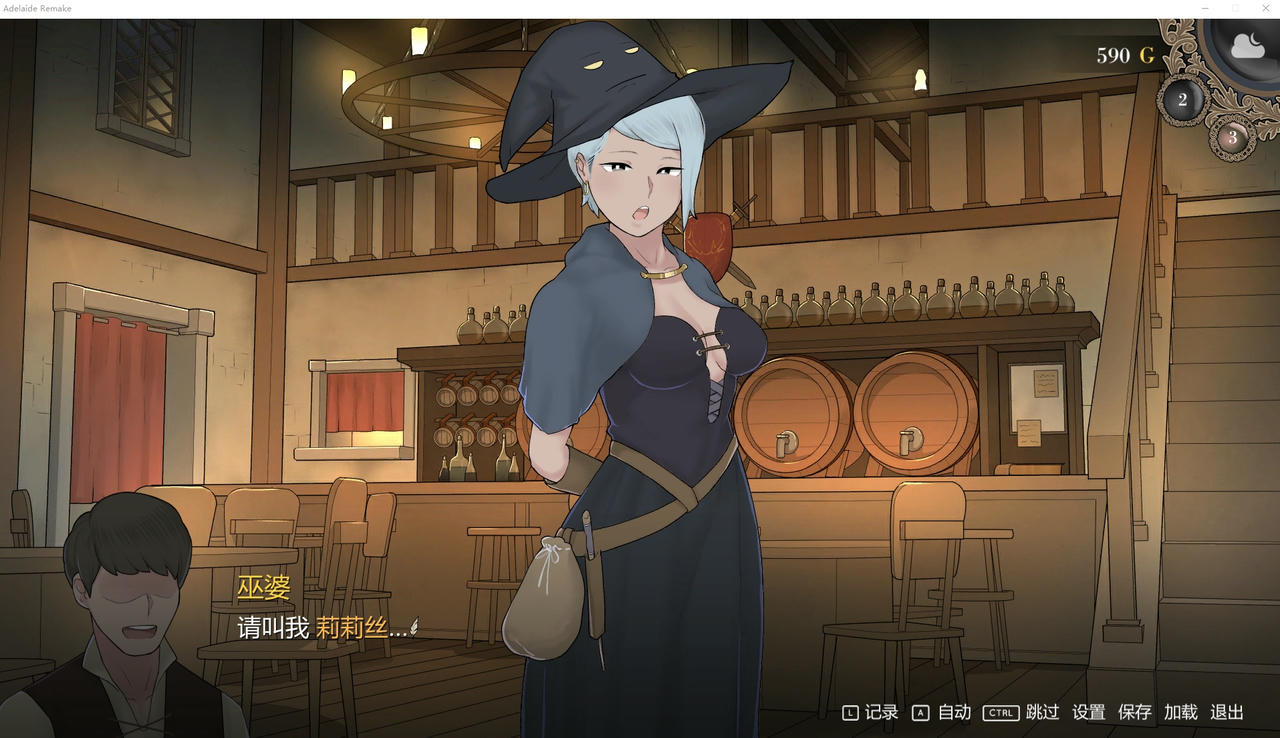Open the settings menu via 设置
Screen dimensions: 1280x738
[1089, 712]
